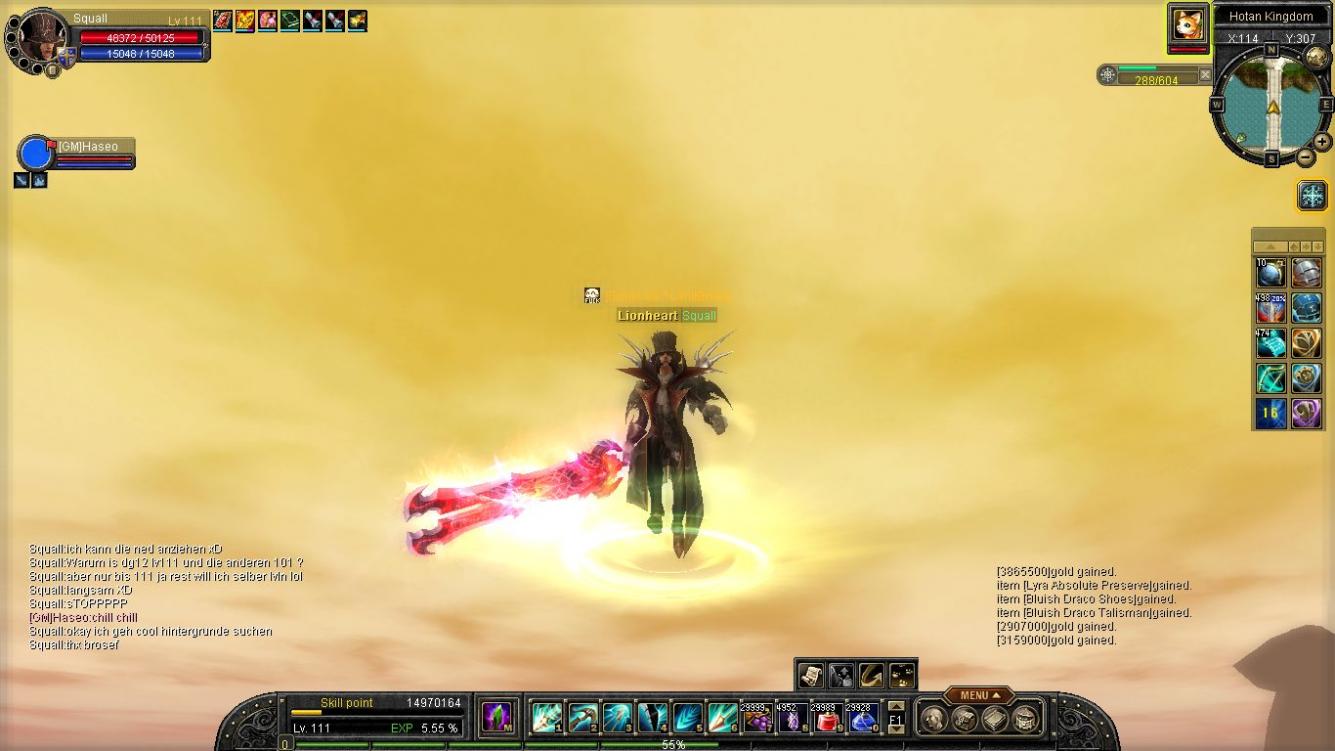Image resolution: width=1335 pixels, height=751 pixels.
Task: Click the snowflake icon below the minimap
Action: pos(1311,195)
